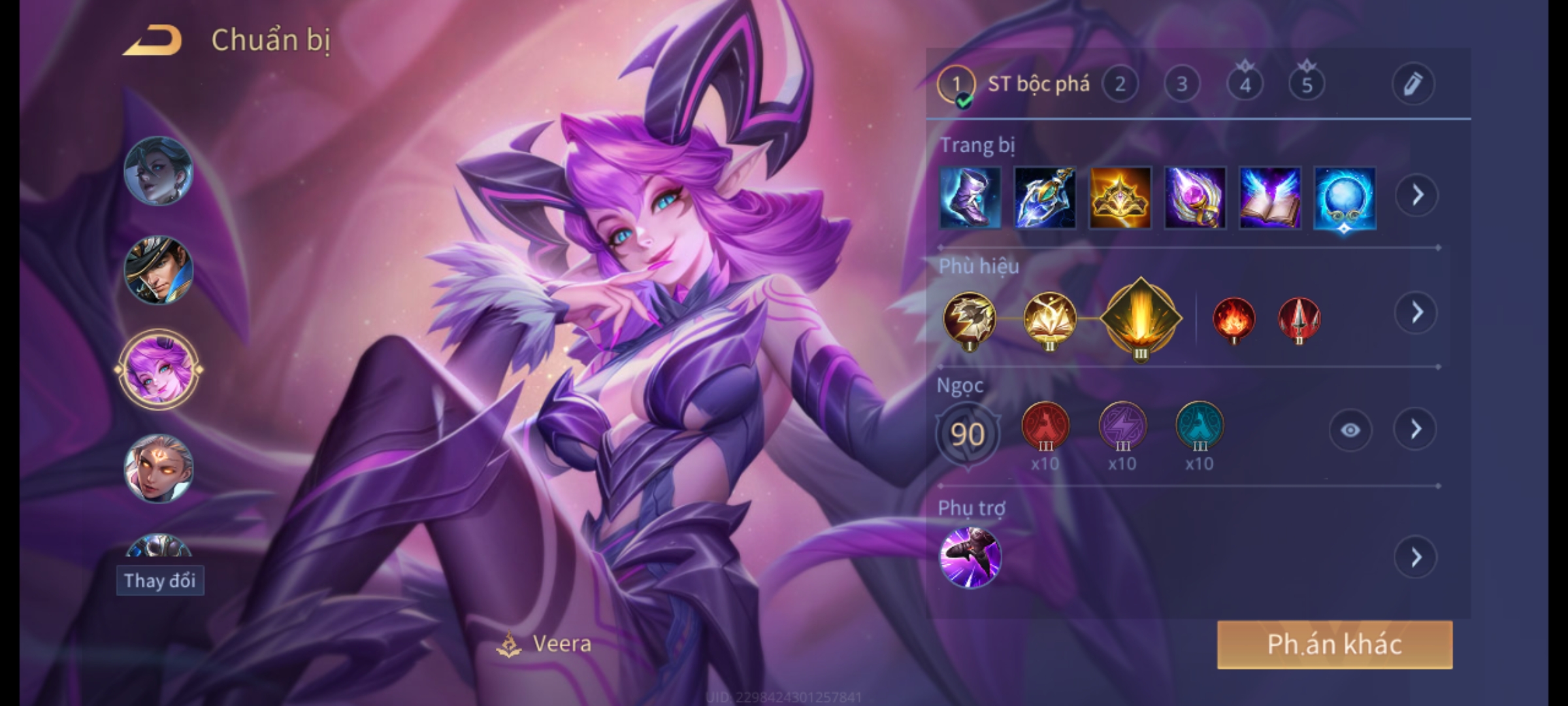1568x706 pixels.
Task: Choose the cowboy hat hero portrait
Action: pos(158,270)
